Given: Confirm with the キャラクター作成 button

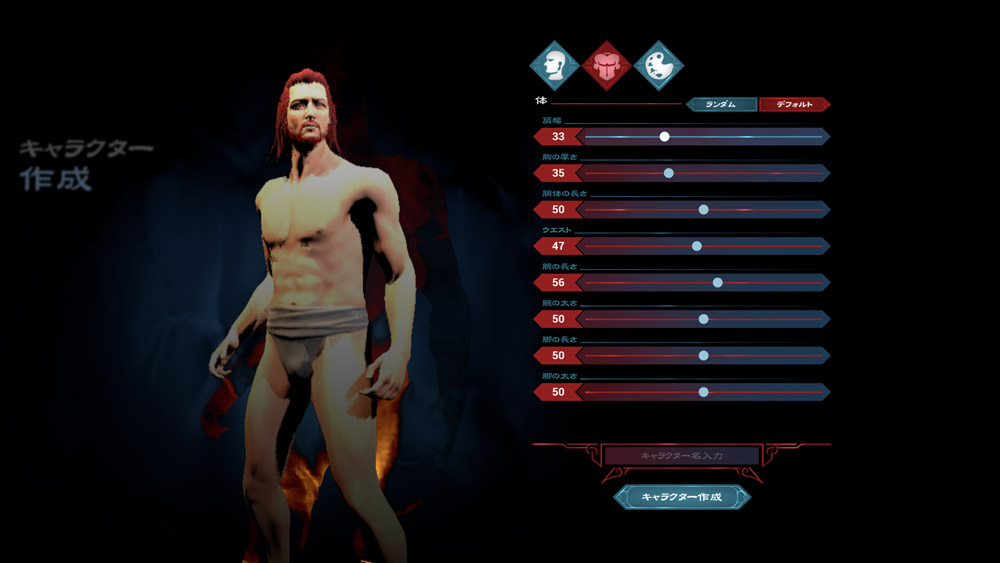Looking at the screenshot, I should 681,497.
